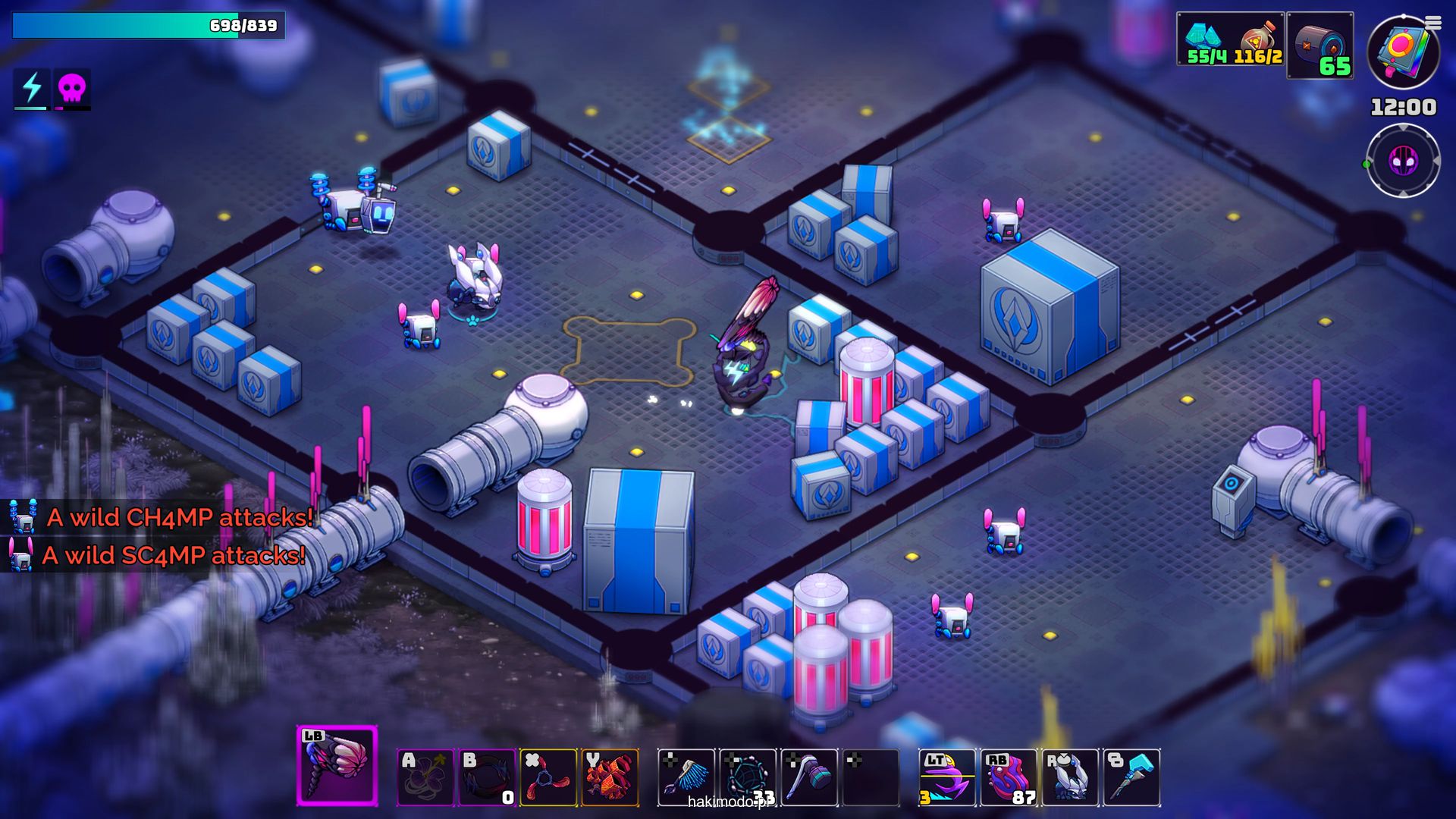
Task: Select the white robot pet slot
Action: coord(1070,777)
